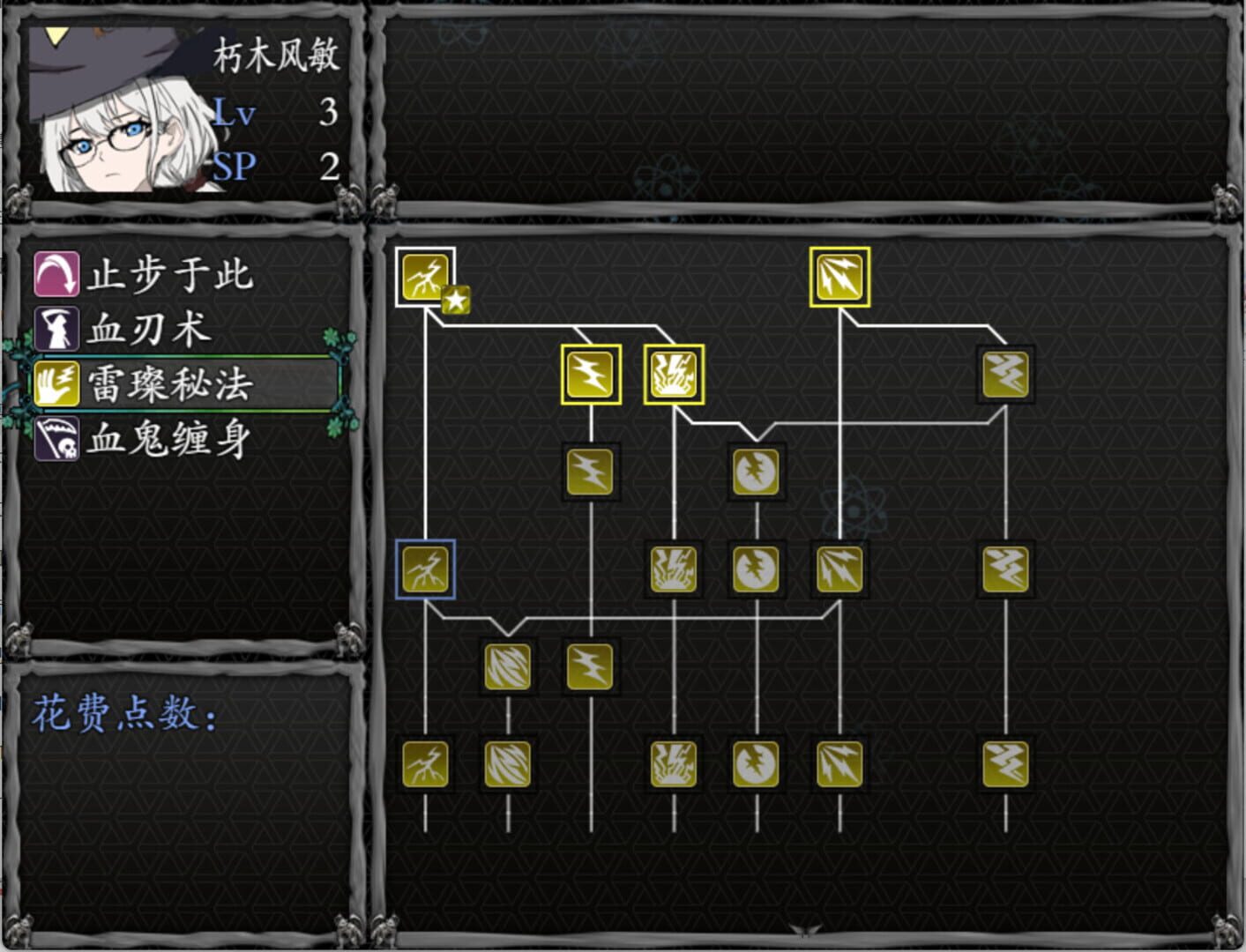Click the lightning hand icon beside 雷璨秘法
Screen dimensions: 1246x952
click(55, 382)
